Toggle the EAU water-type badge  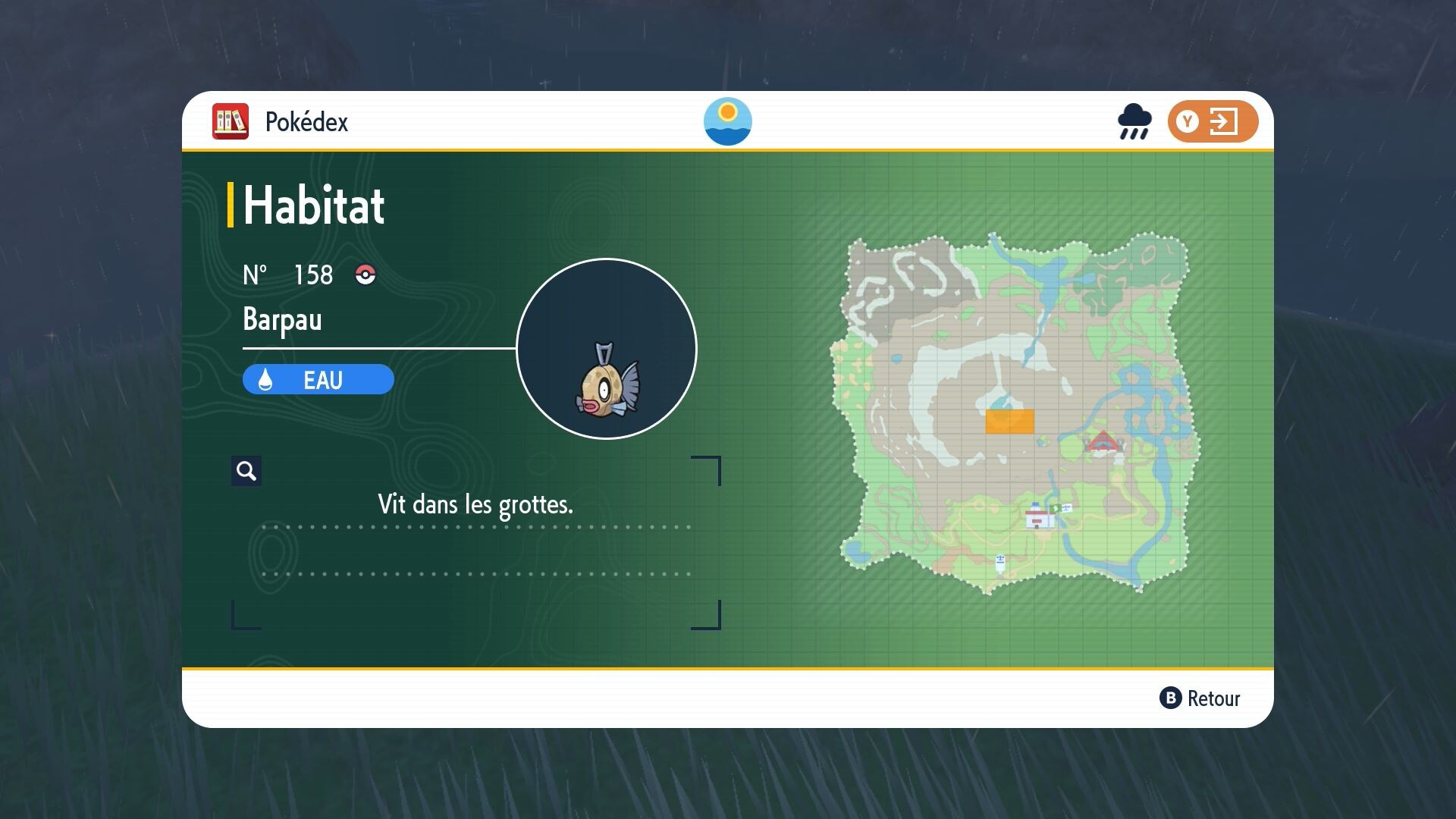318,379
